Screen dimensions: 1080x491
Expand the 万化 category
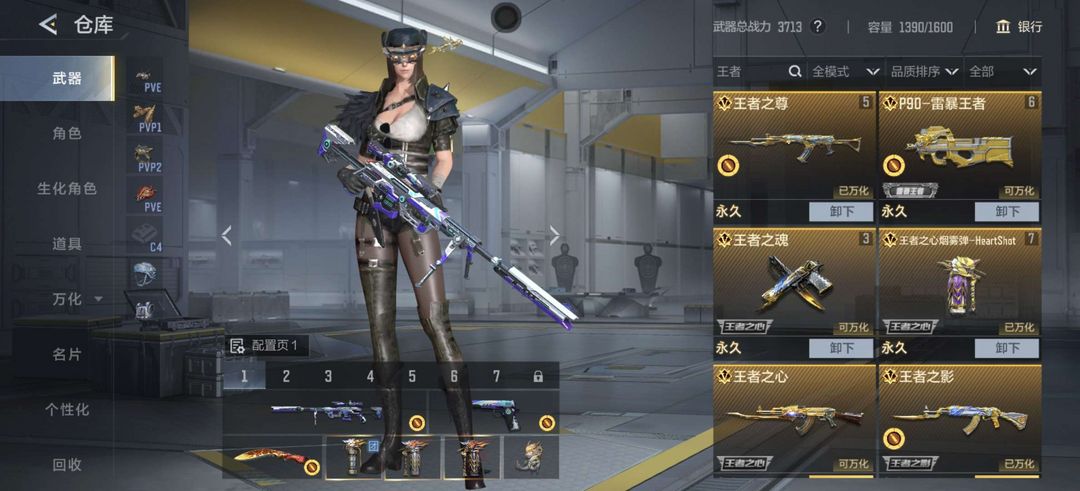tap(76, 299)
